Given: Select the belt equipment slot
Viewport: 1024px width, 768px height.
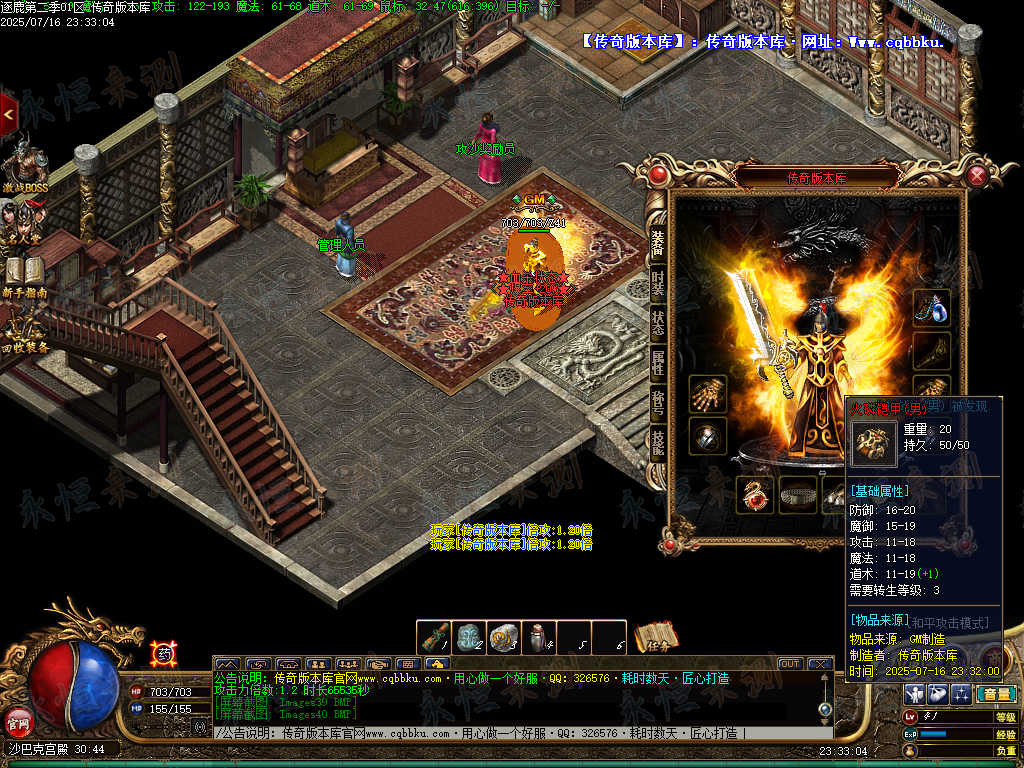Looking at the screenshot, I should coord(798,494).
